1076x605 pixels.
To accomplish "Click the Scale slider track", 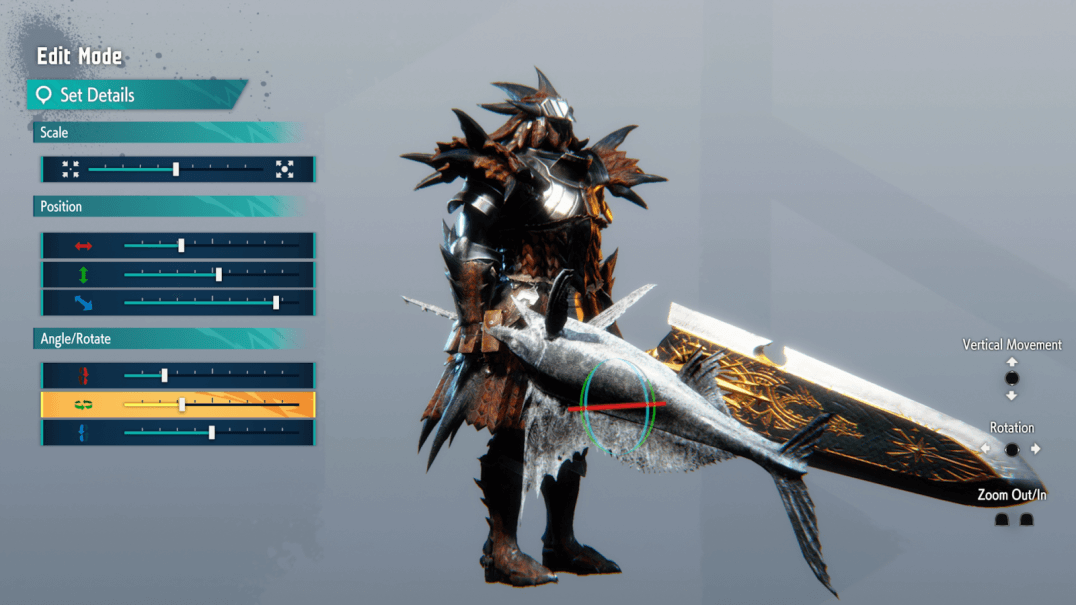I will point(176,169).
